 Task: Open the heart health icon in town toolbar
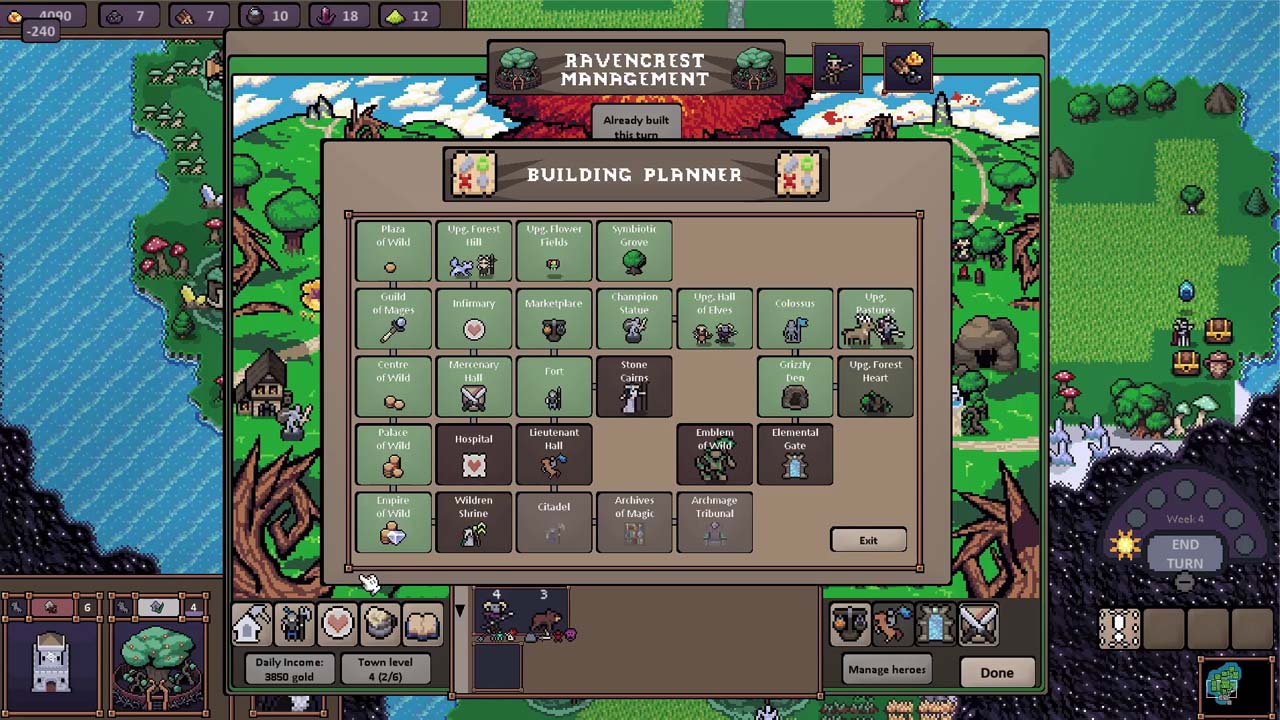[x=337, y=624]
